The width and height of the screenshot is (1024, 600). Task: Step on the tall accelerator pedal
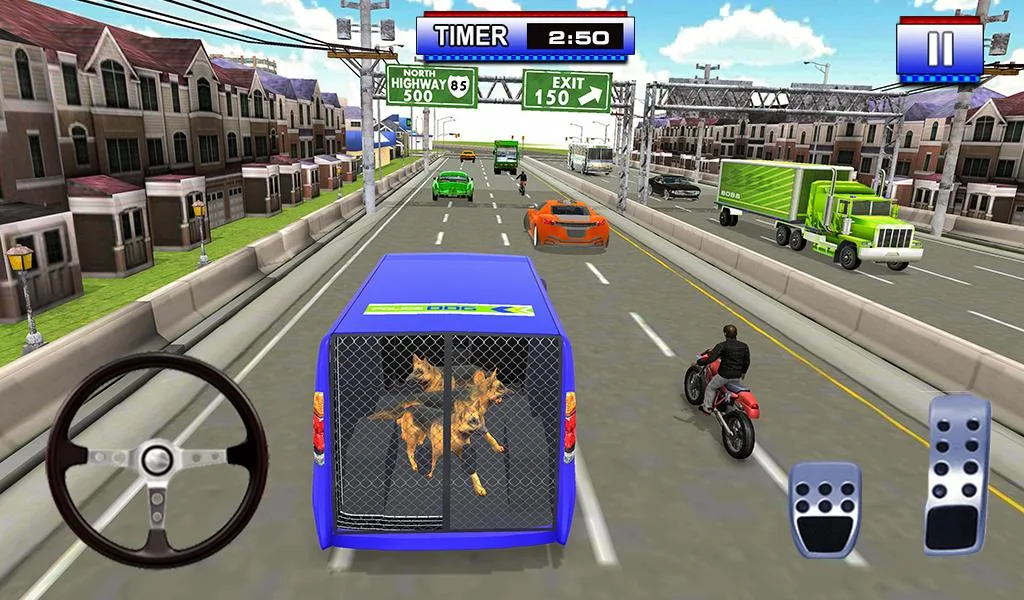coord(956,474)
